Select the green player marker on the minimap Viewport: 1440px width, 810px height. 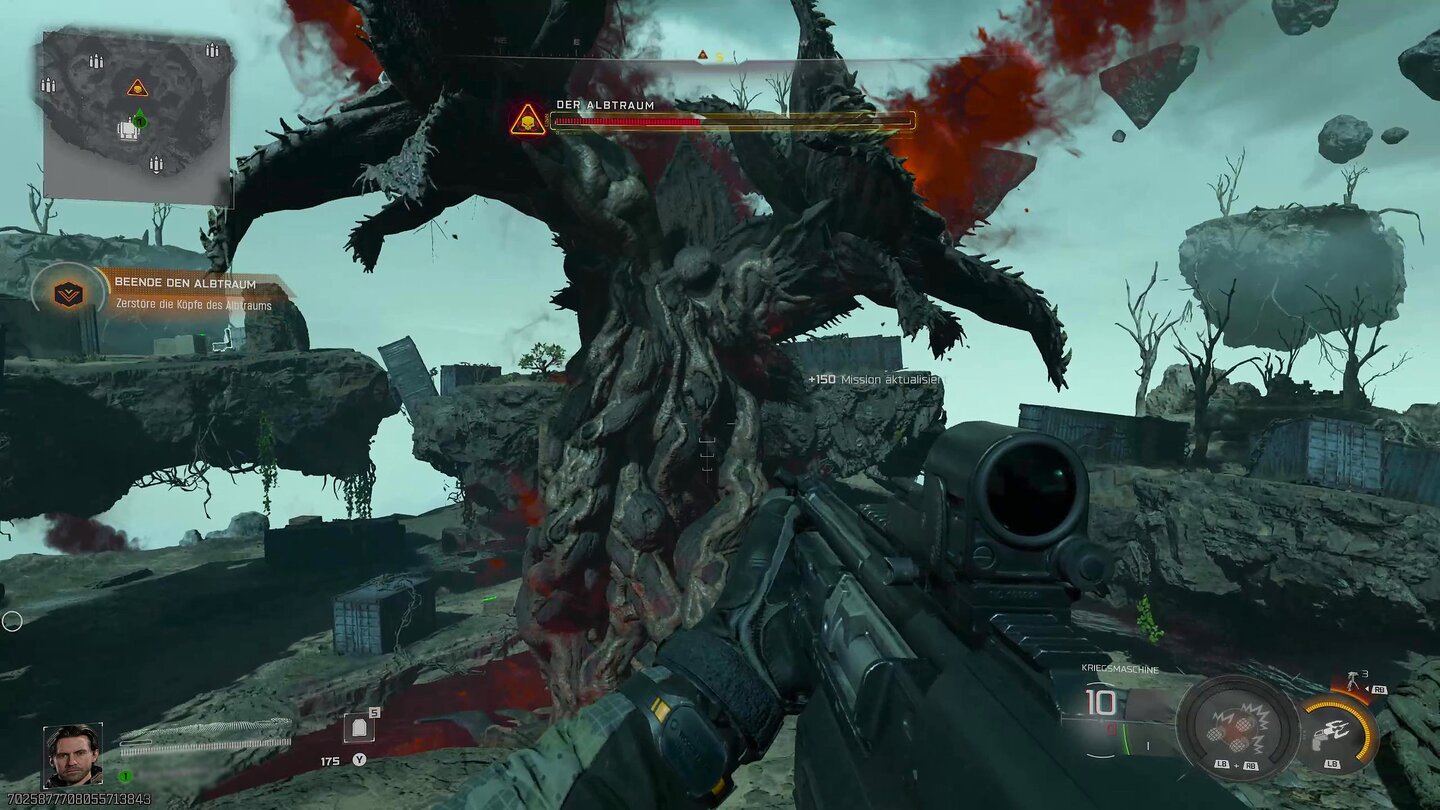click(140, 119)
